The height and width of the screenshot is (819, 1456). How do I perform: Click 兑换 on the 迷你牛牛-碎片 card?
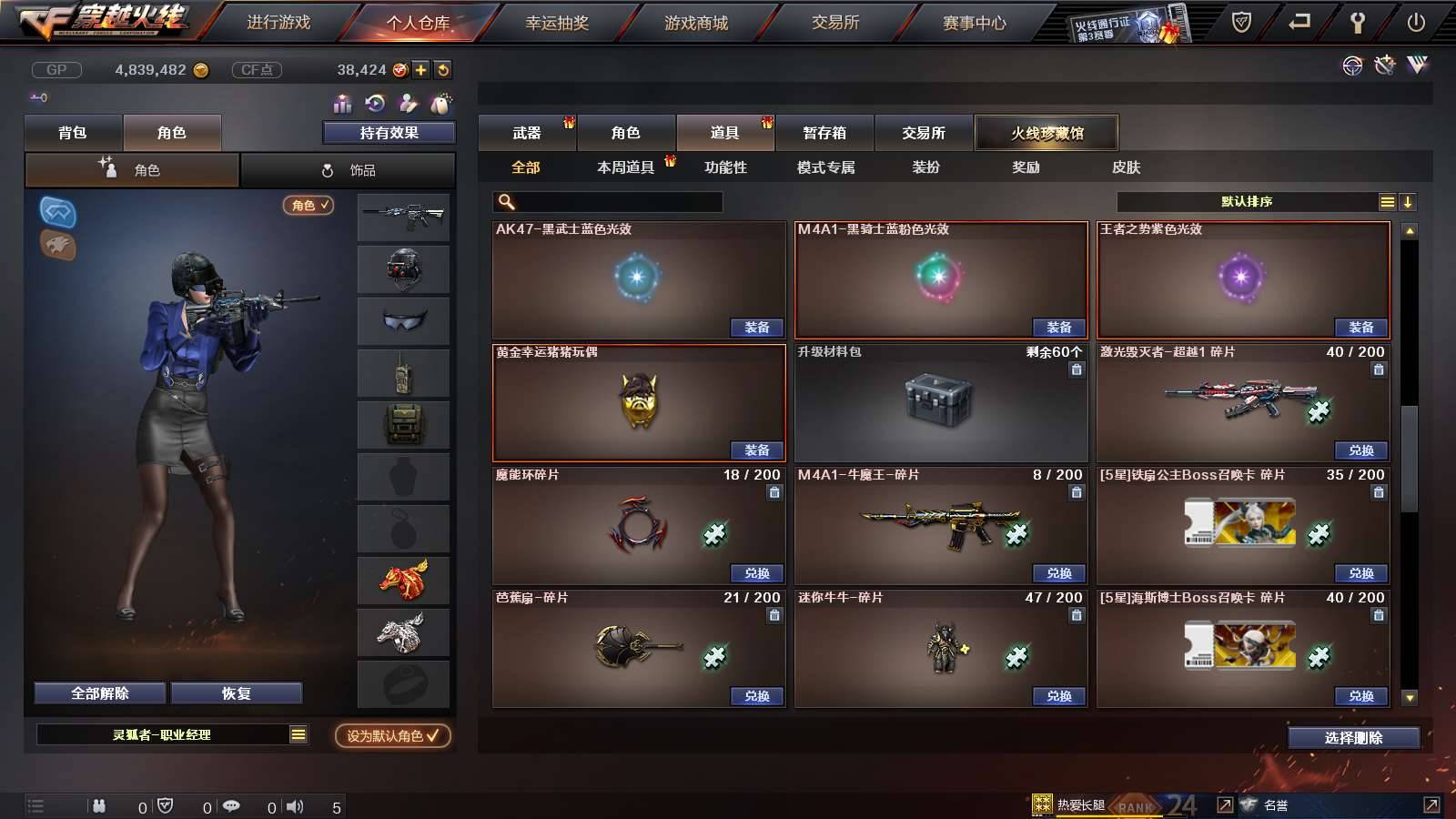[x=1058, y=696]
